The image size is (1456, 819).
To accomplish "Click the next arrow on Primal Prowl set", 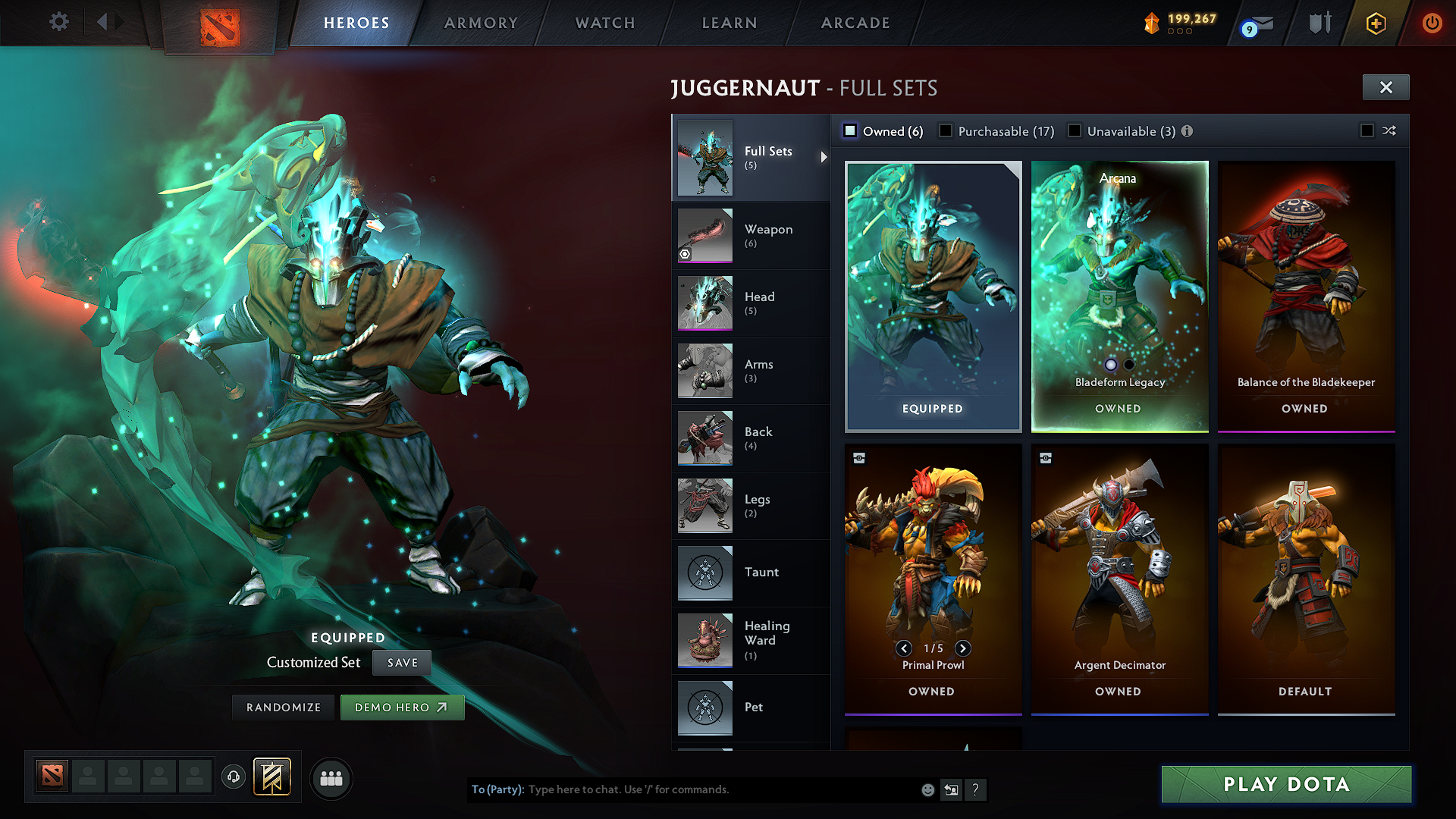I will (x=964, y=648).
